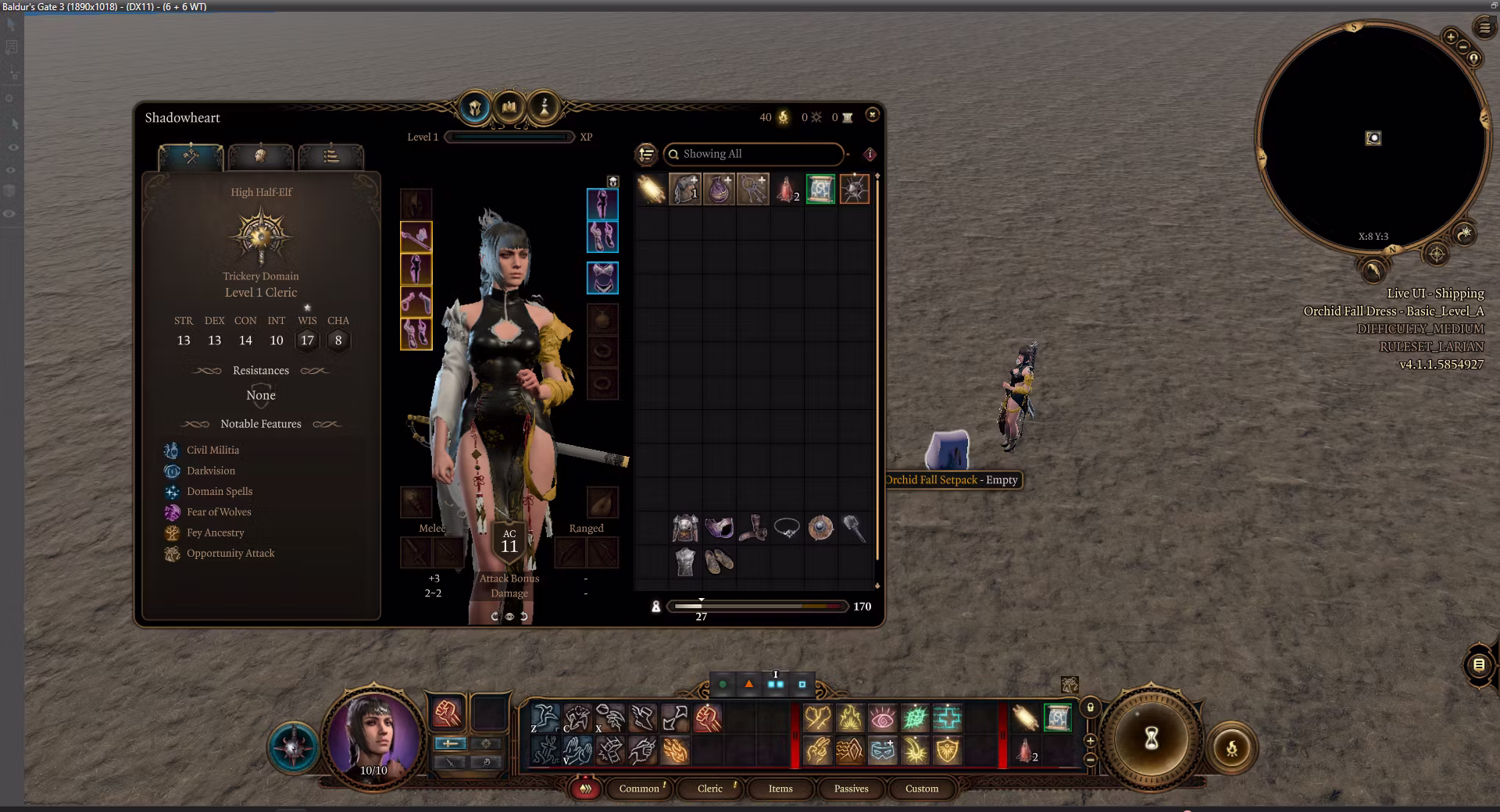Select the Custom hotbar tab
The height and width of the screenshot is (812, 1500).
[921, 789]
